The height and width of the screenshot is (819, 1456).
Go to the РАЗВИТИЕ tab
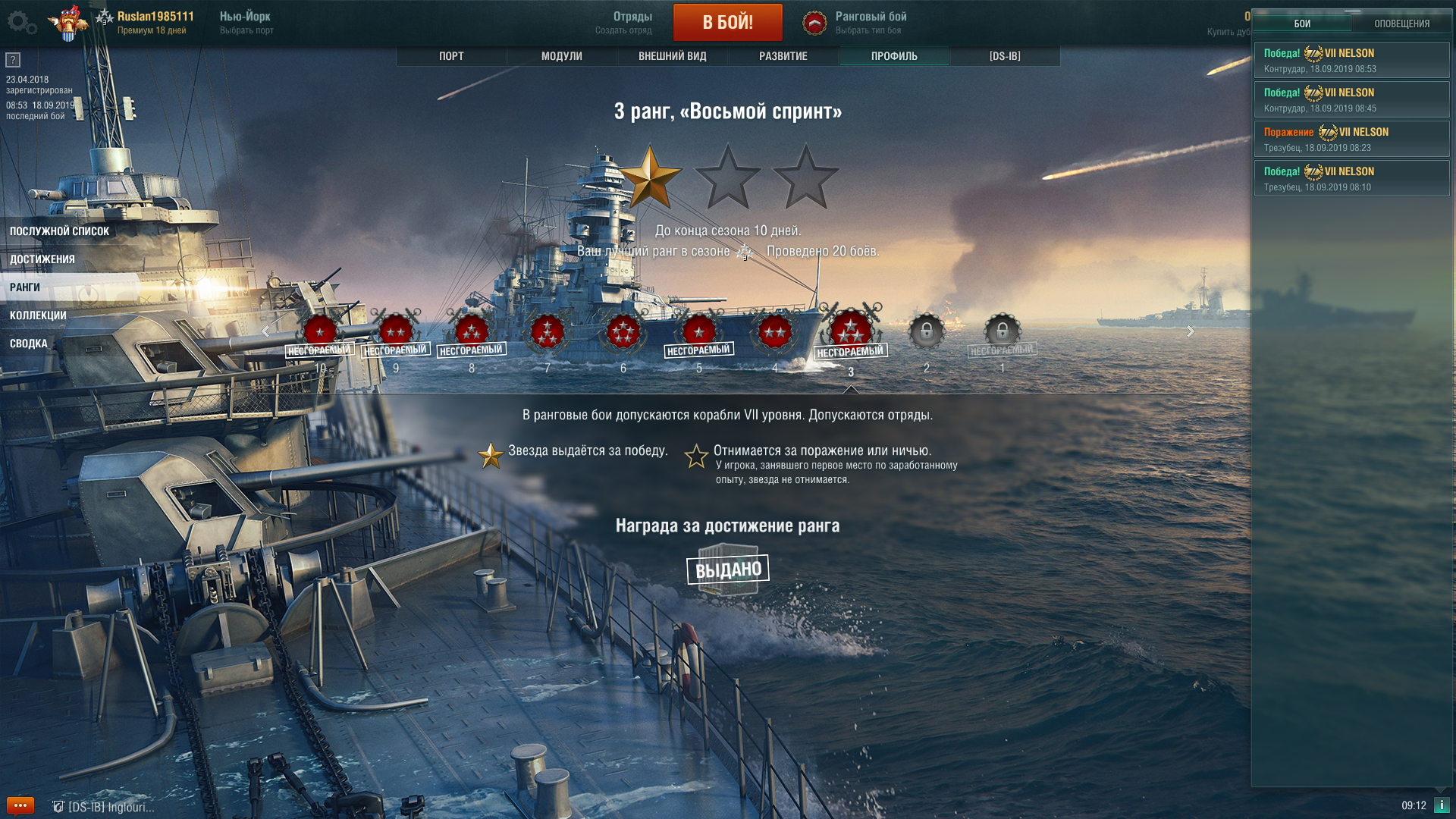coord(783,56)
